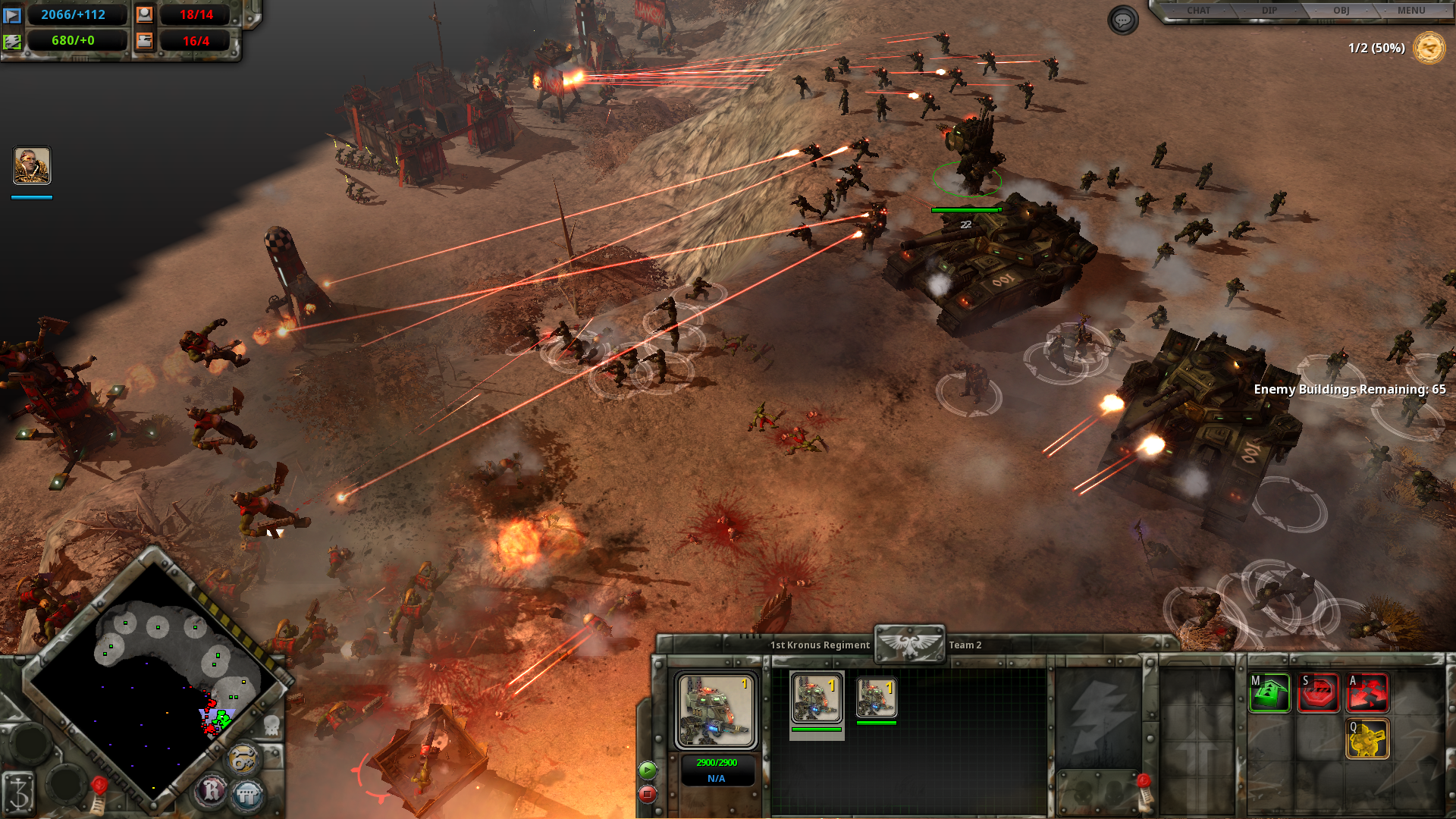Click the red square stop button

click(648, 794)
